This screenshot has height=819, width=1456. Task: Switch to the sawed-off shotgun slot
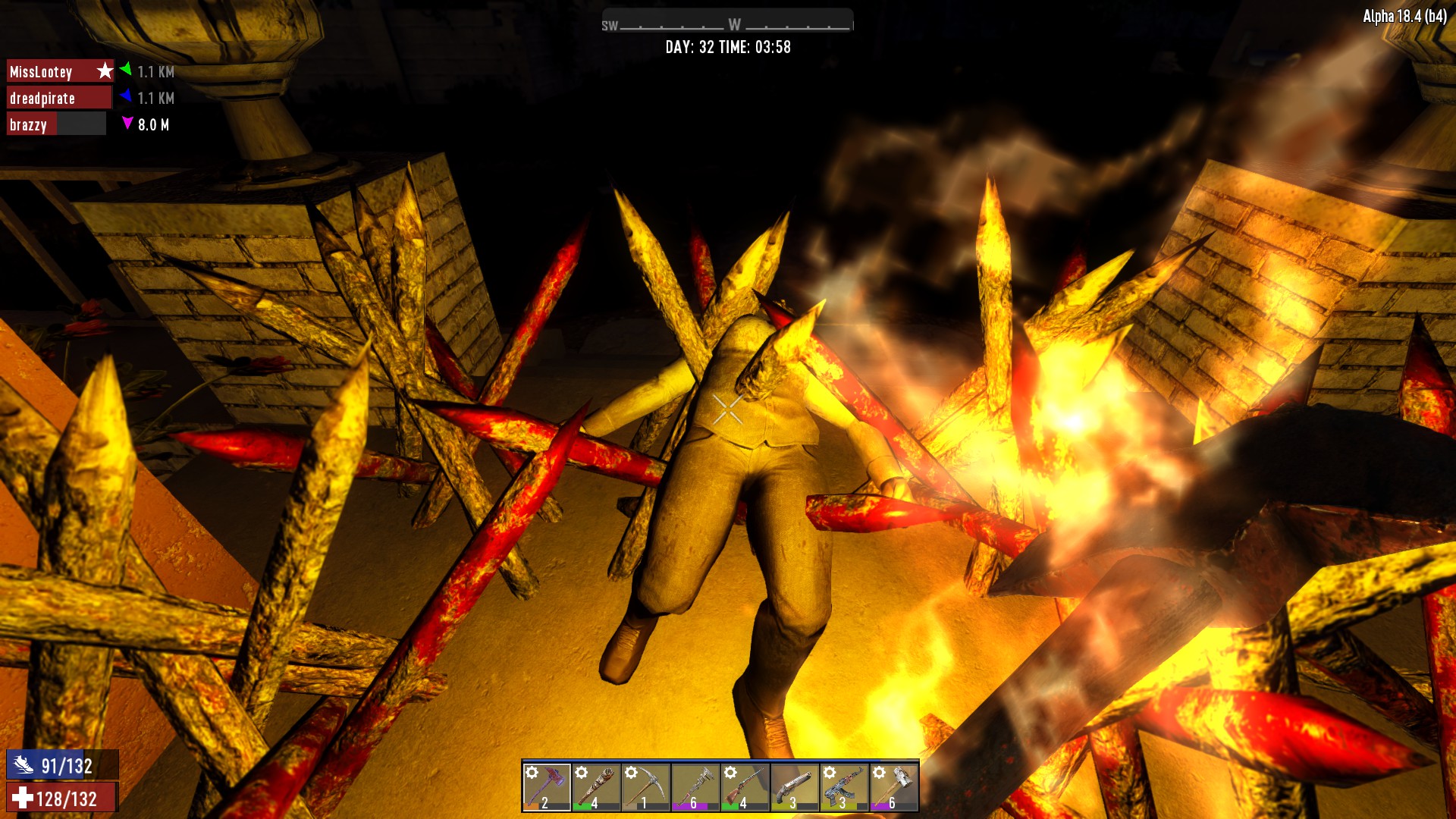coord(794,787)
